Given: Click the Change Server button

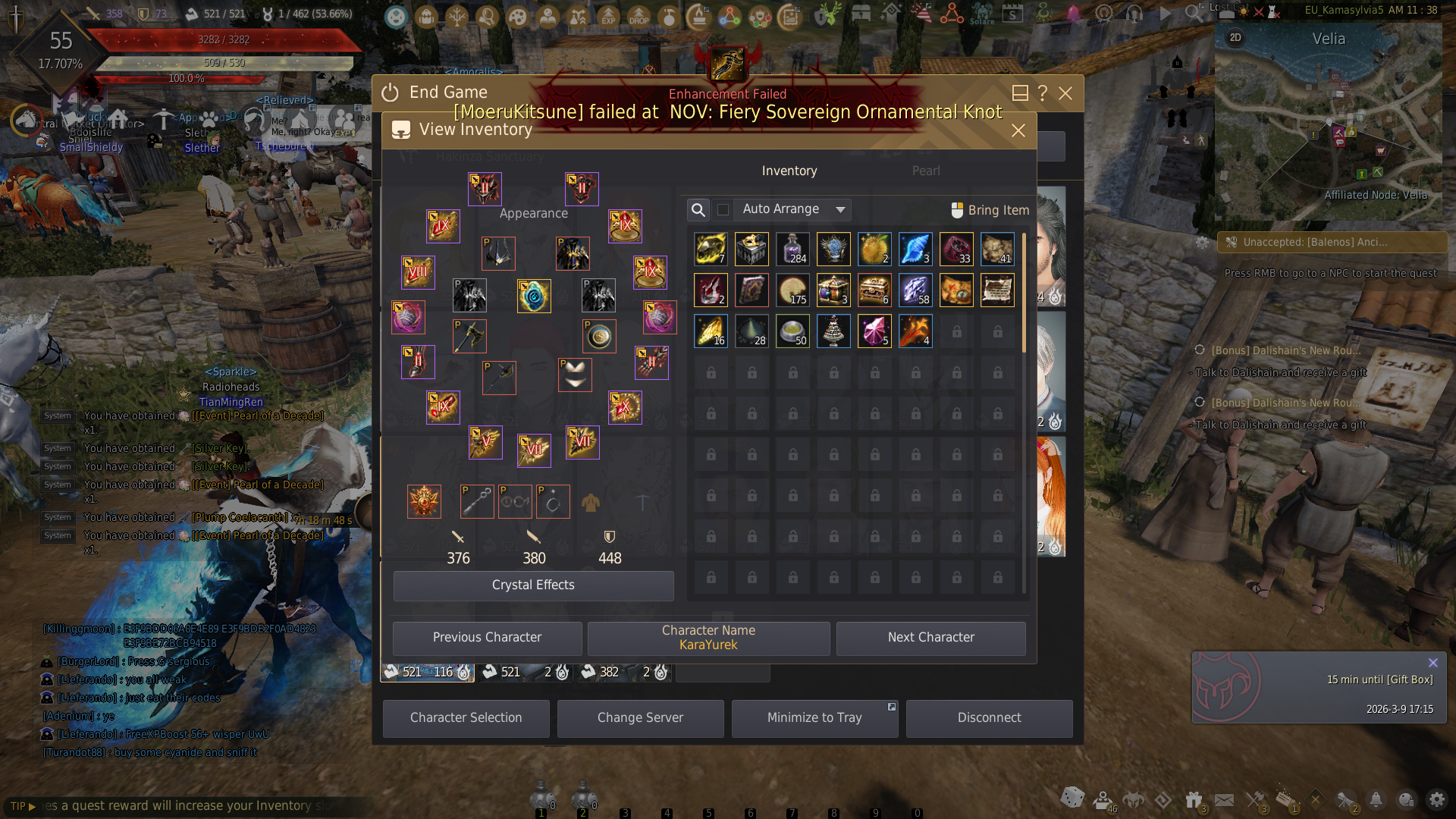Looking at the screenshot, I should click(x=640, y=718).
